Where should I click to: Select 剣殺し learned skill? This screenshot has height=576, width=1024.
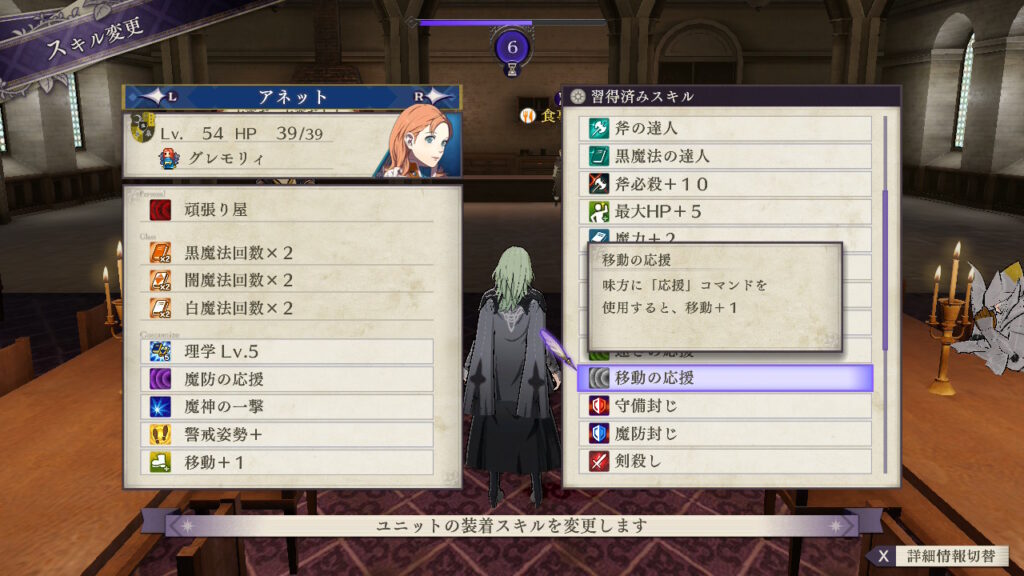pos(729,462)
